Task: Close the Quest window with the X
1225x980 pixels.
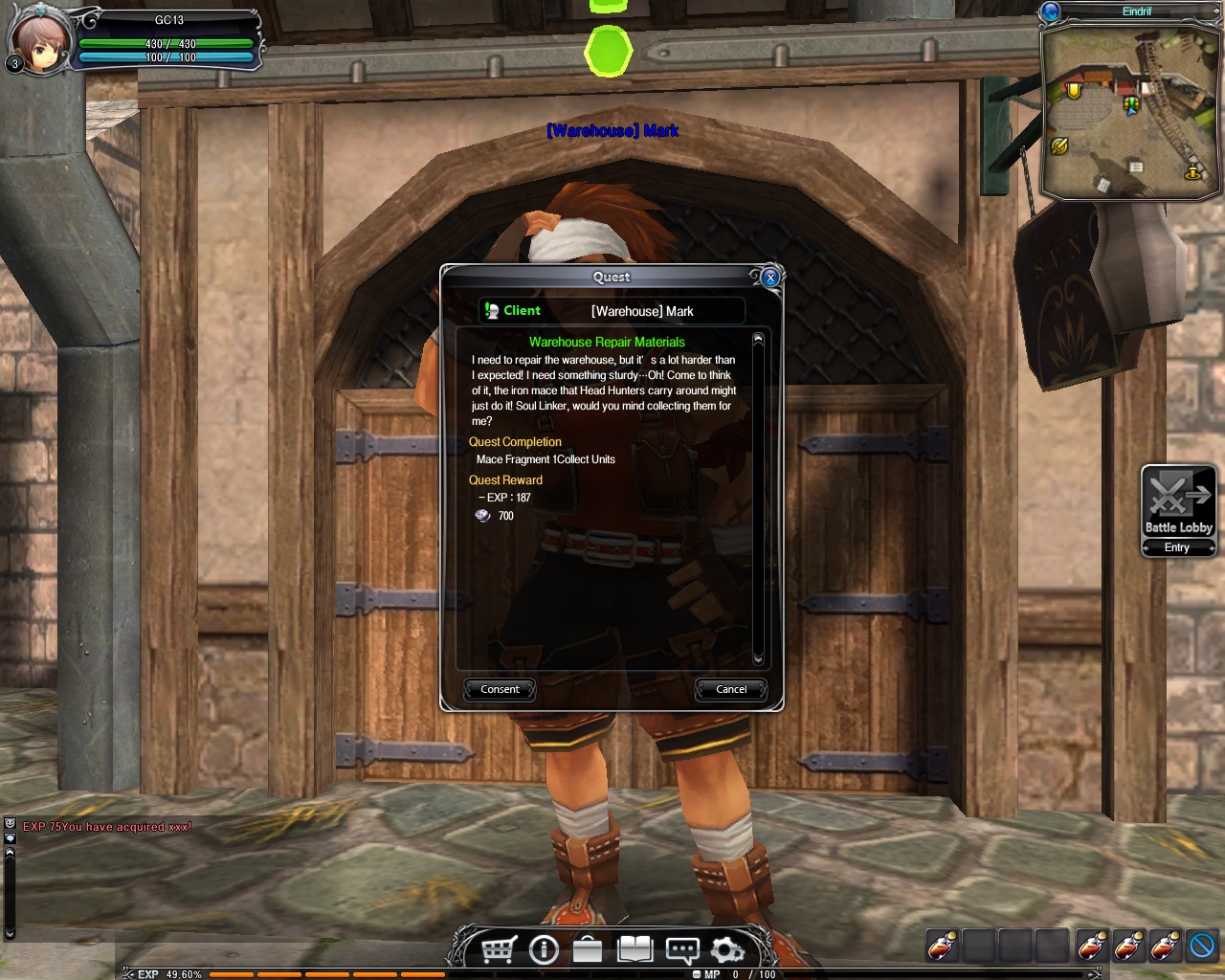Action: coord(770,278)
